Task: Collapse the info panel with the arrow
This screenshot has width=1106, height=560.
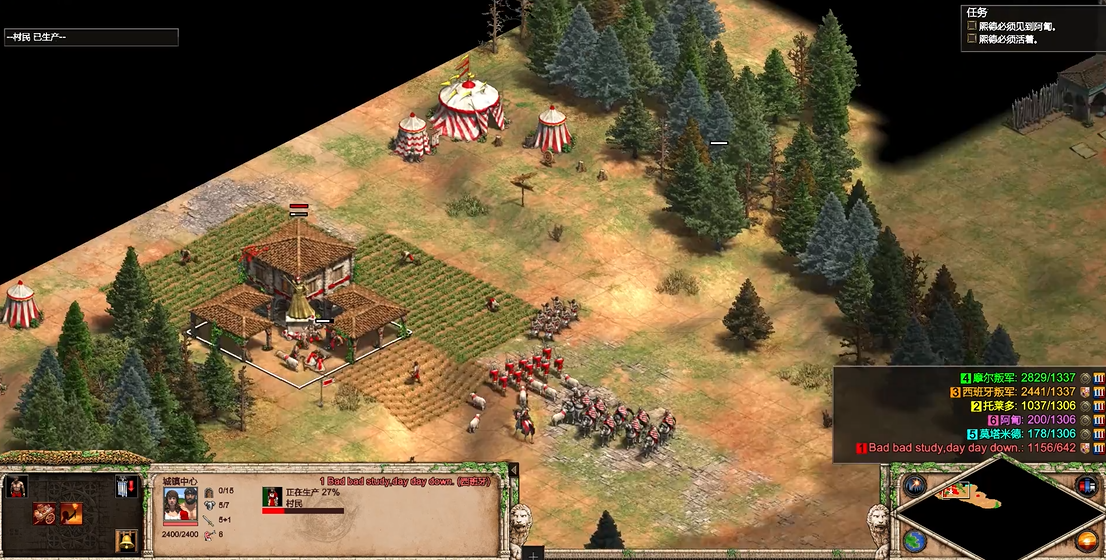Action: [x=514, y=470]
